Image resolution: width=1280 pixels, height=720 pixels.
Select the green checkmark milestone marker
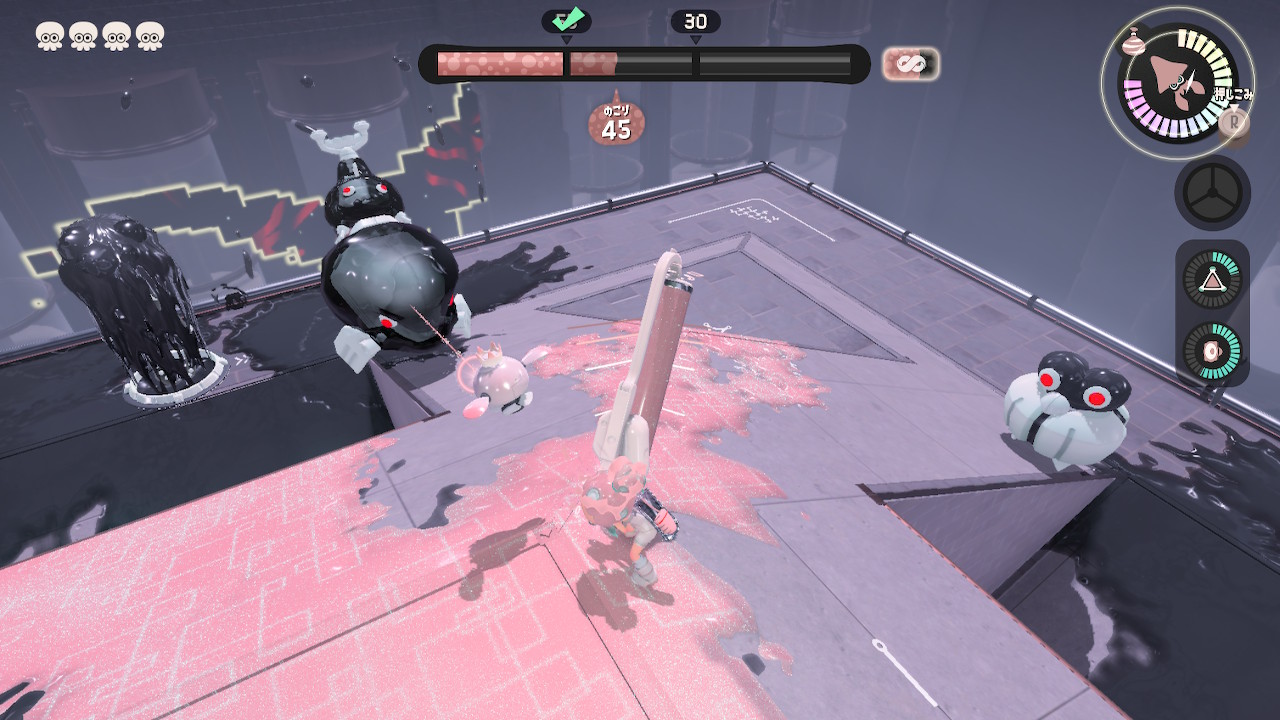pyautogui.click(x=566, y=21)
